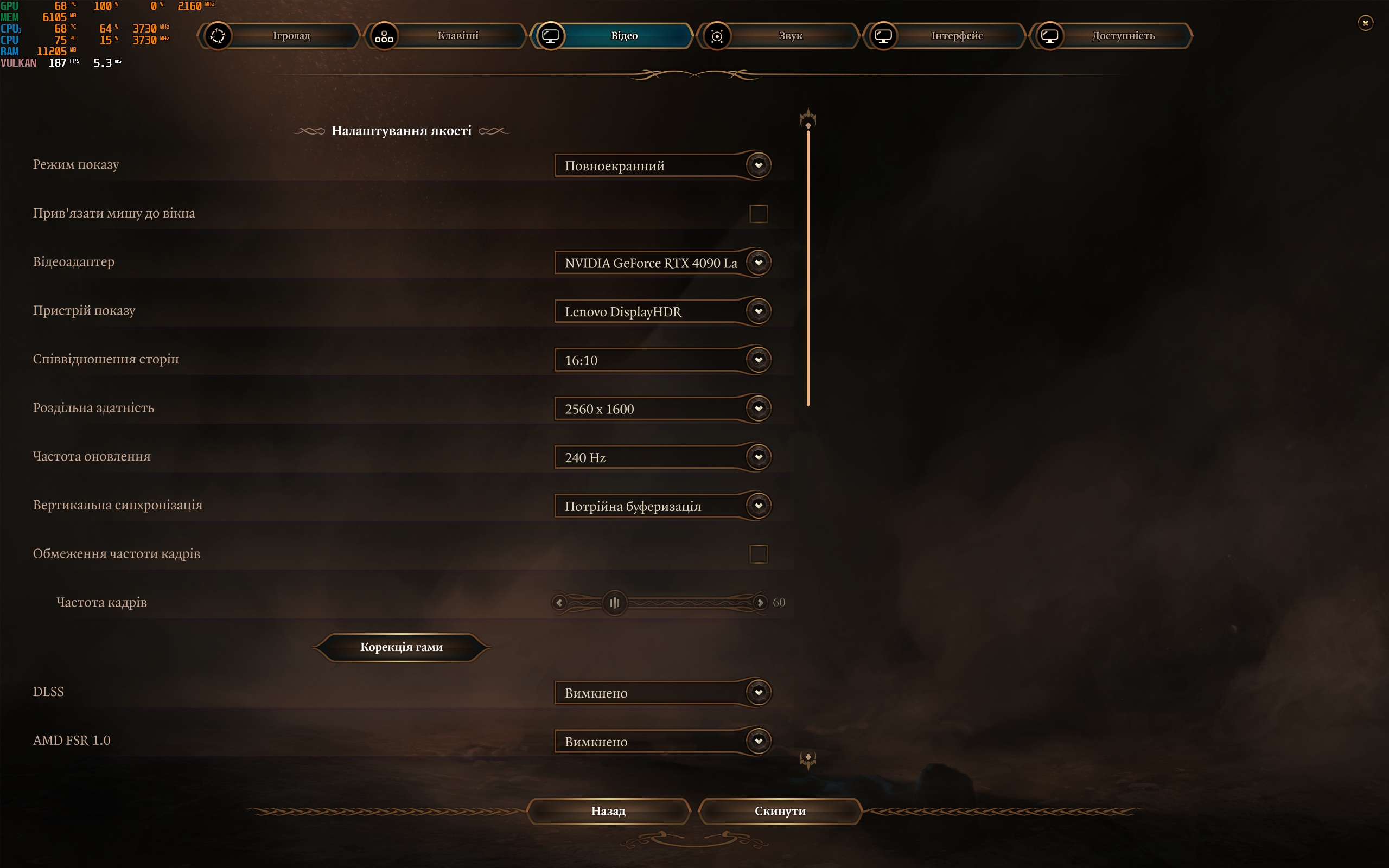Reset settings with the Скинути button
Screen dimensions: 1389x868
point(780,810)
